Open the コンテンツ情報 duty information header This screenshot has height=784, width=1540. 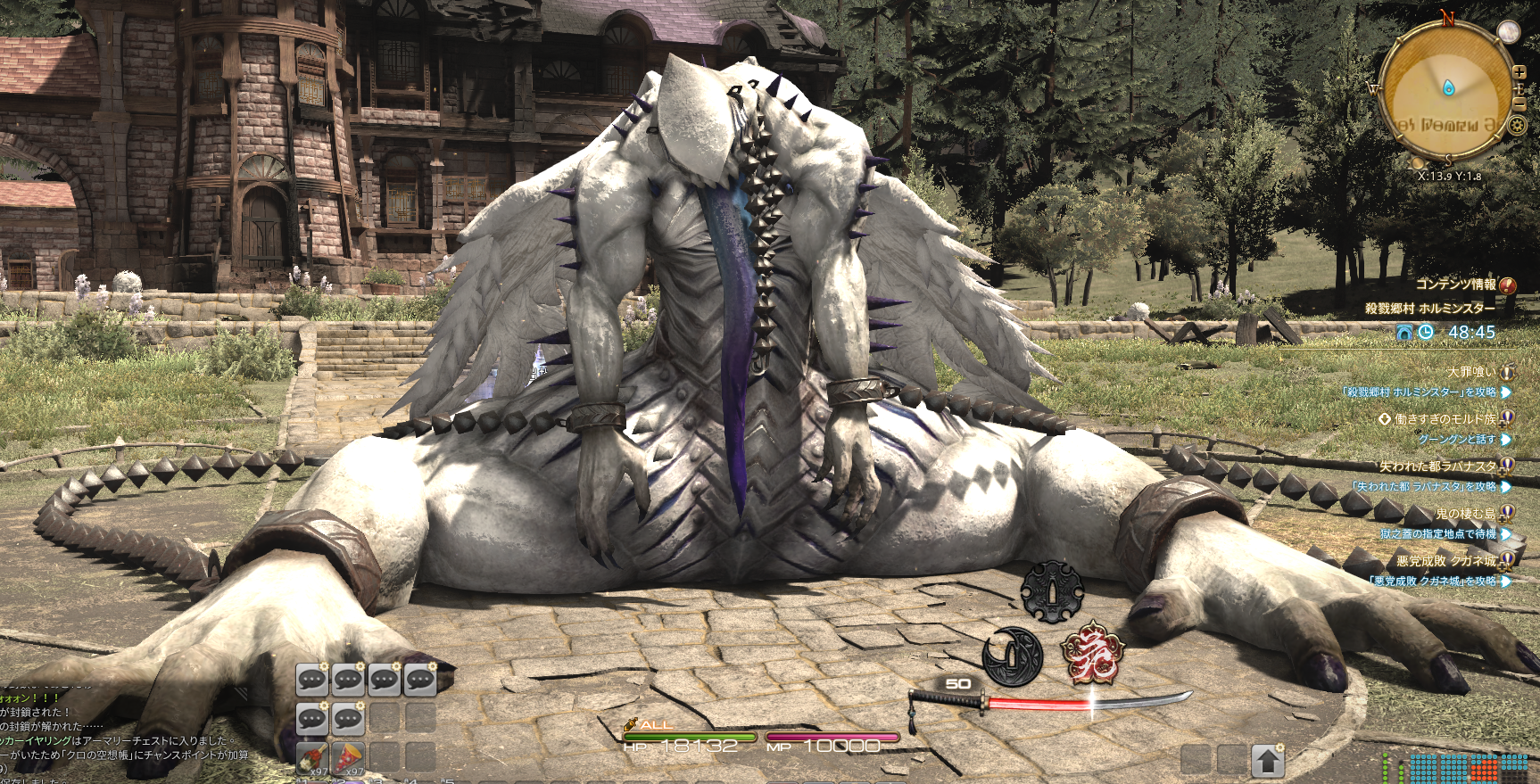(x=1456, y=285)
